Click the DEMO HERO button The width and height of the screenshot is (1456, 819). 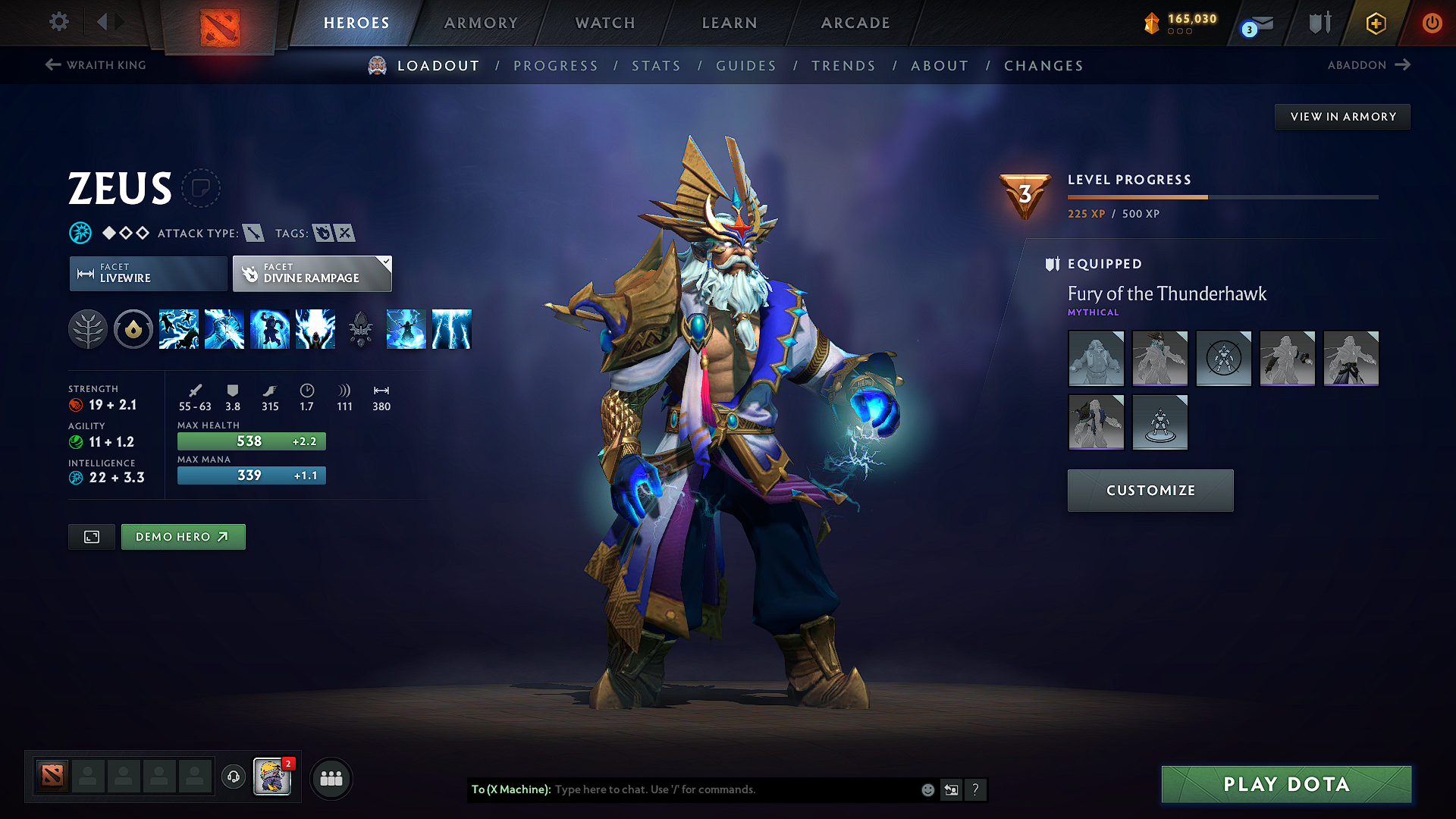coord(183,536)
